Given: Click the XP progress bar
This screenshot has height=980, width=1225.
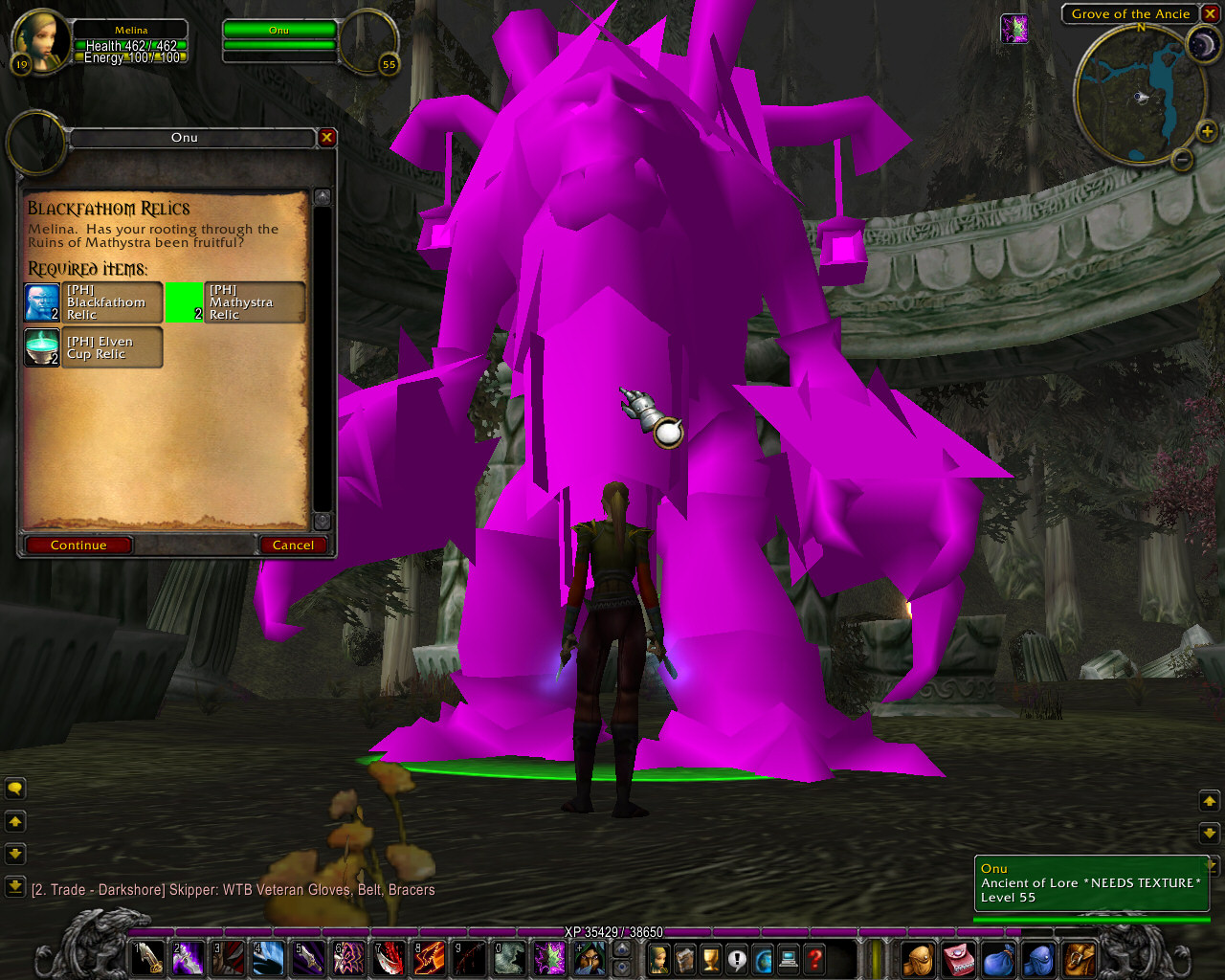Looking at the screenshot, I should (612, 931).
